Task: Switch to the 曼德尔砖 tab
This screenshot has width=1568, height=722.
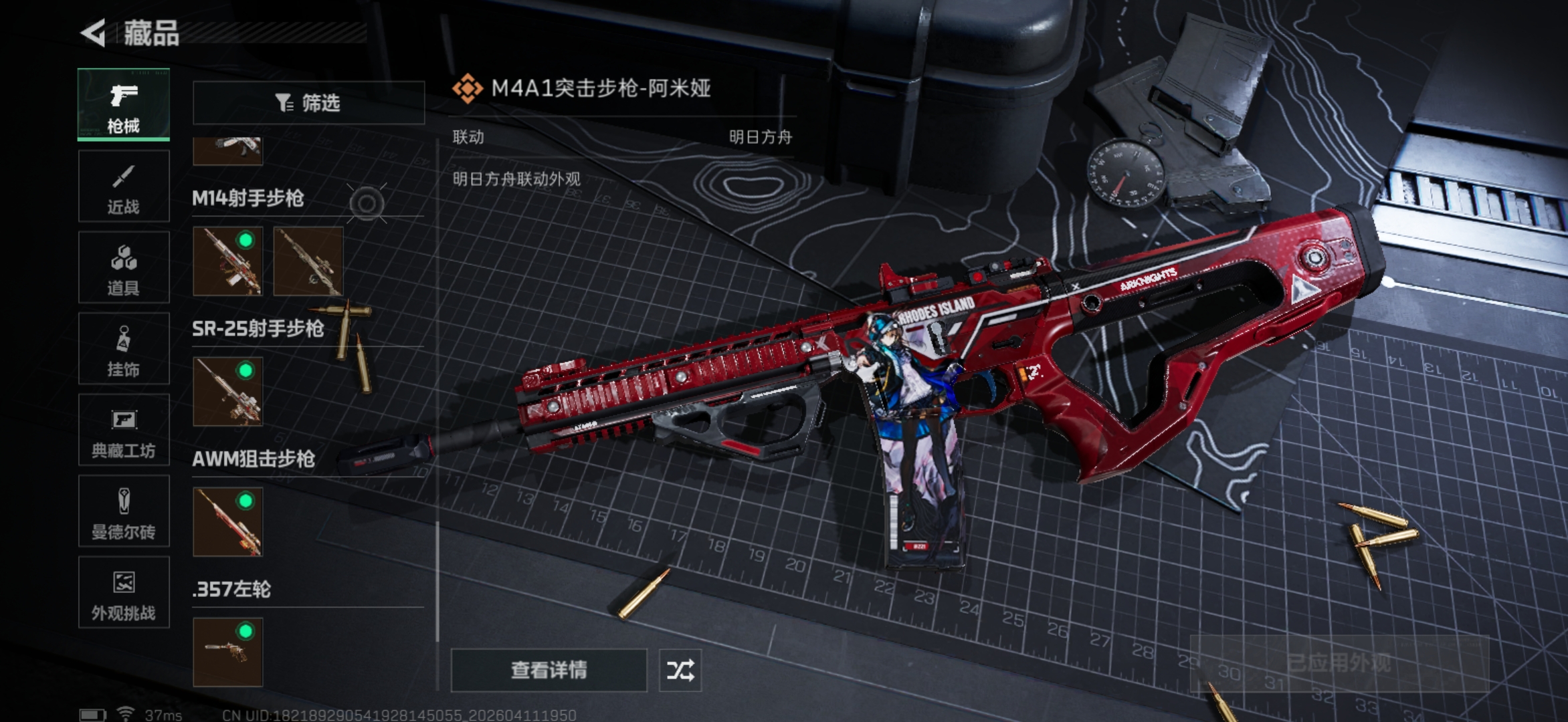Action: 124,512
